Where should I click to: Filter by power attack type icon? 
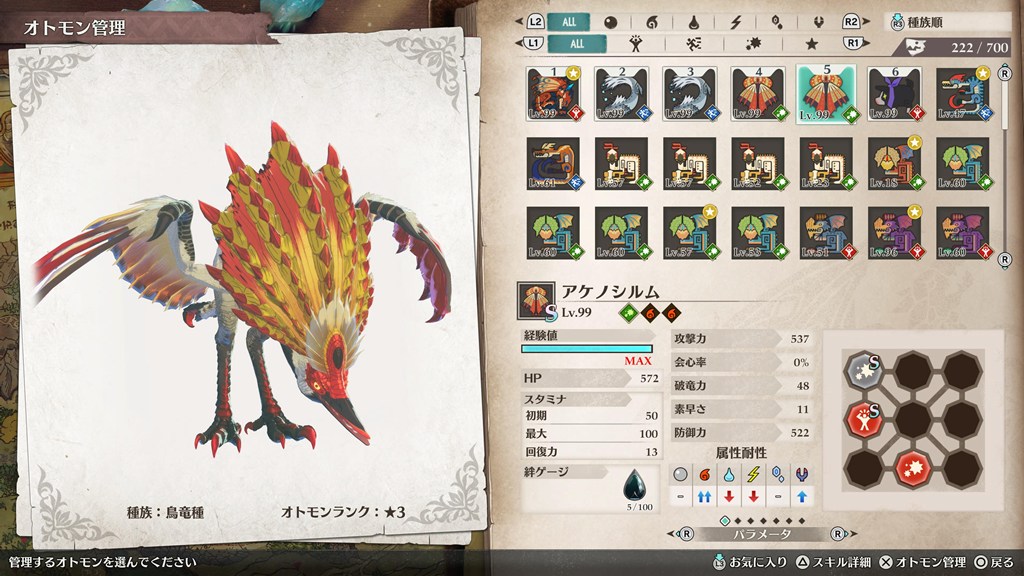coord(635,43)
